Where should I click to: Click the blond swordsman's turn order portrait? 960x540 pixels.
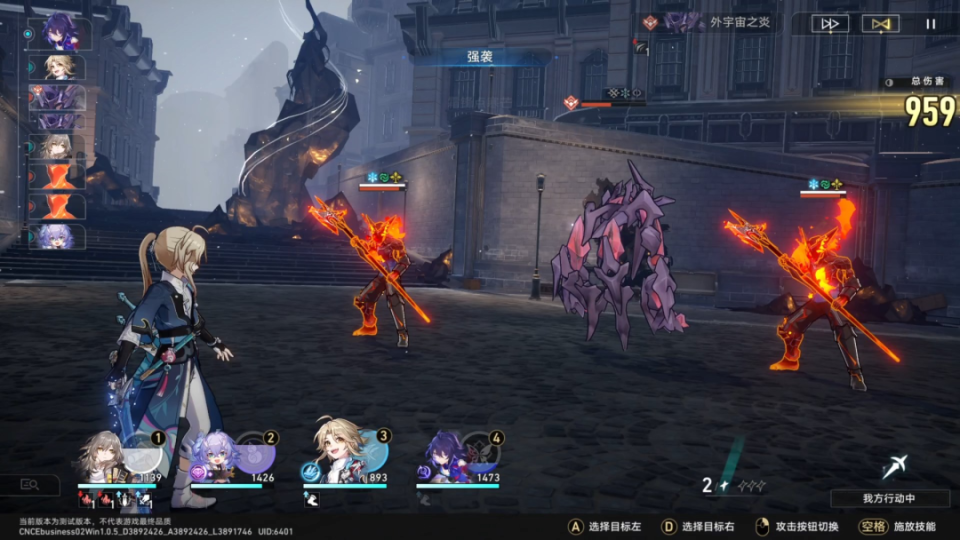pyautogui.click(x=64, y=68)
